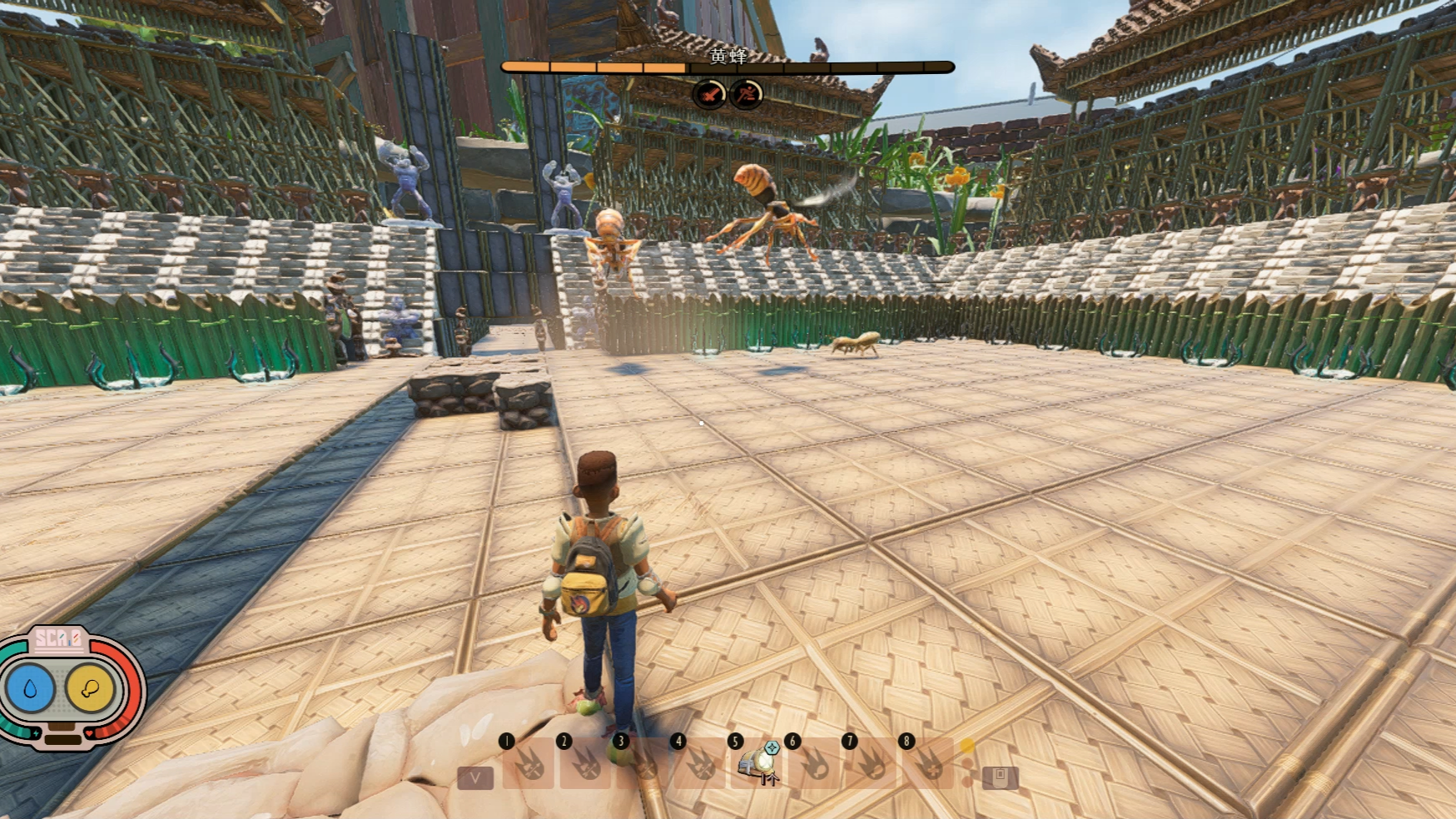Inspect the red sword status effect icon

click(x=709, y=95)
